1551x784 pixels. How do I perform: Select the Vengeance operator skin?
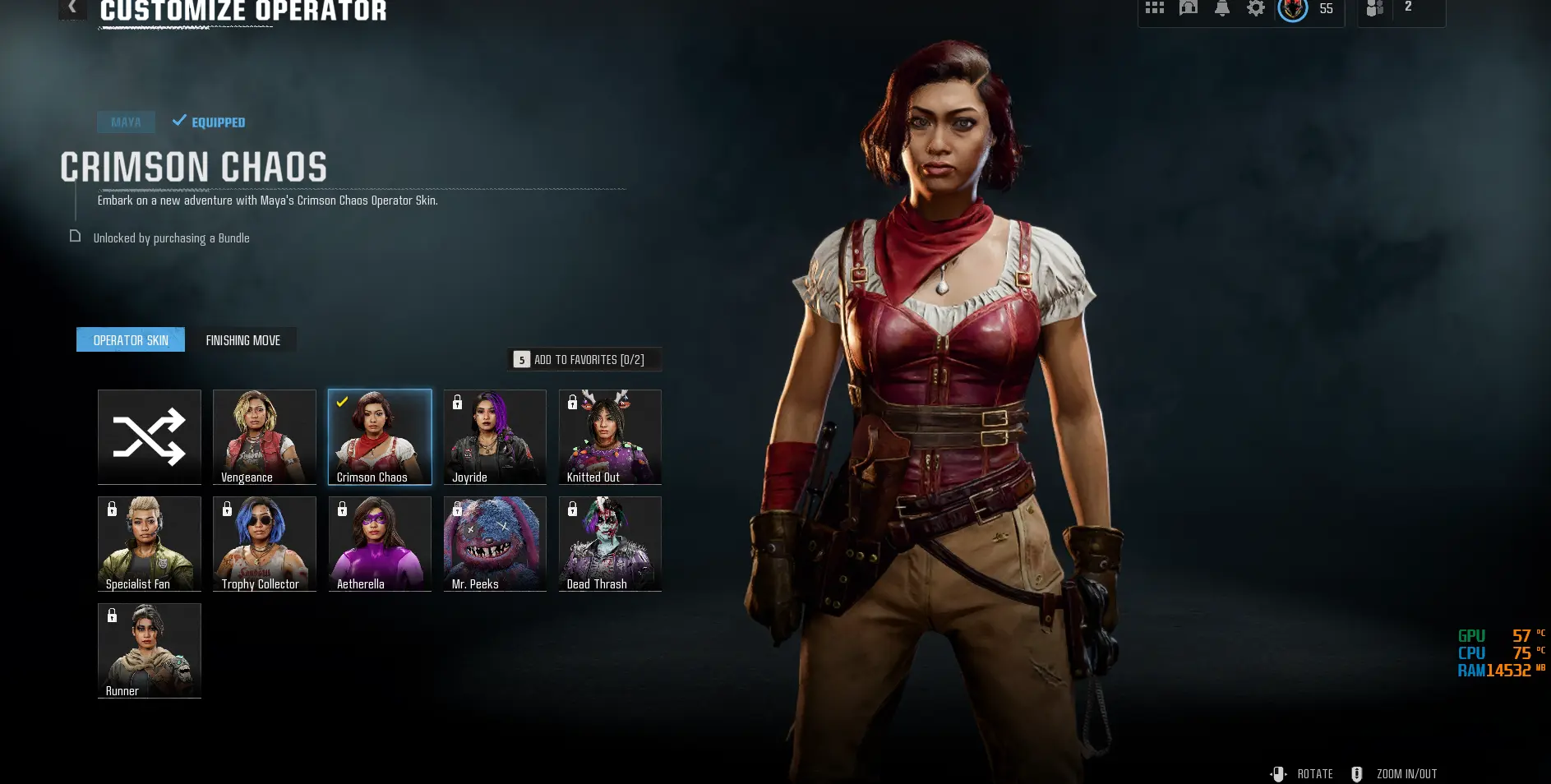tap(265, 437)
